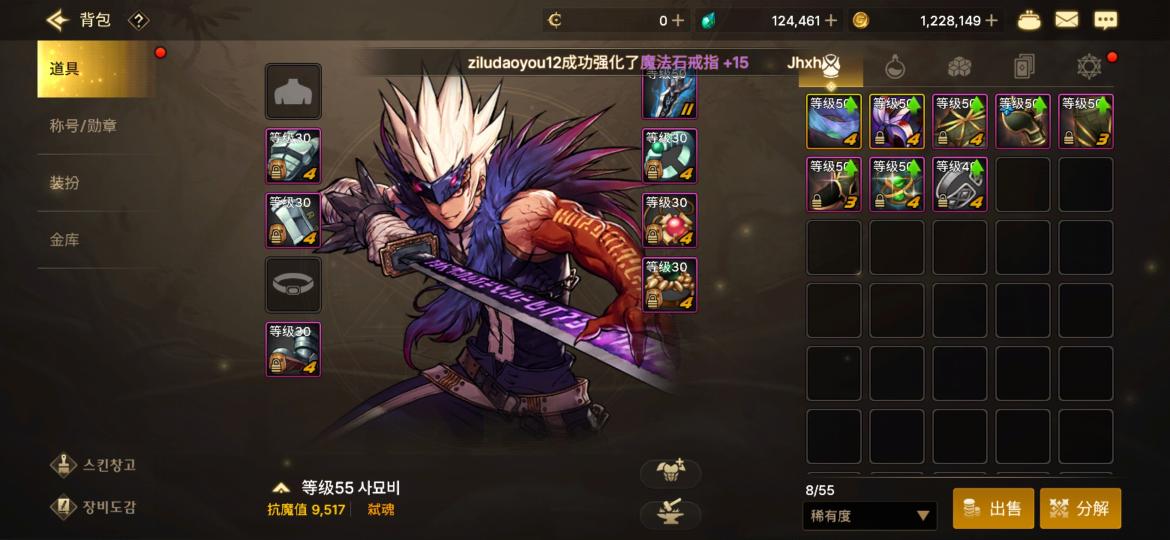Select the empty belt equipment slot
1170x540 pixels.
tap(293, 285)
